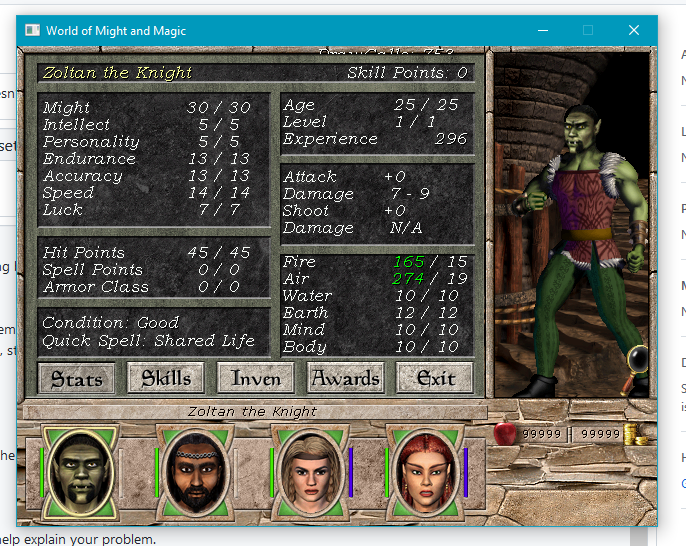The image size is (686, 546).
Task: Show the Awards page
Action: pyautogui.click(x=345, y=378)
